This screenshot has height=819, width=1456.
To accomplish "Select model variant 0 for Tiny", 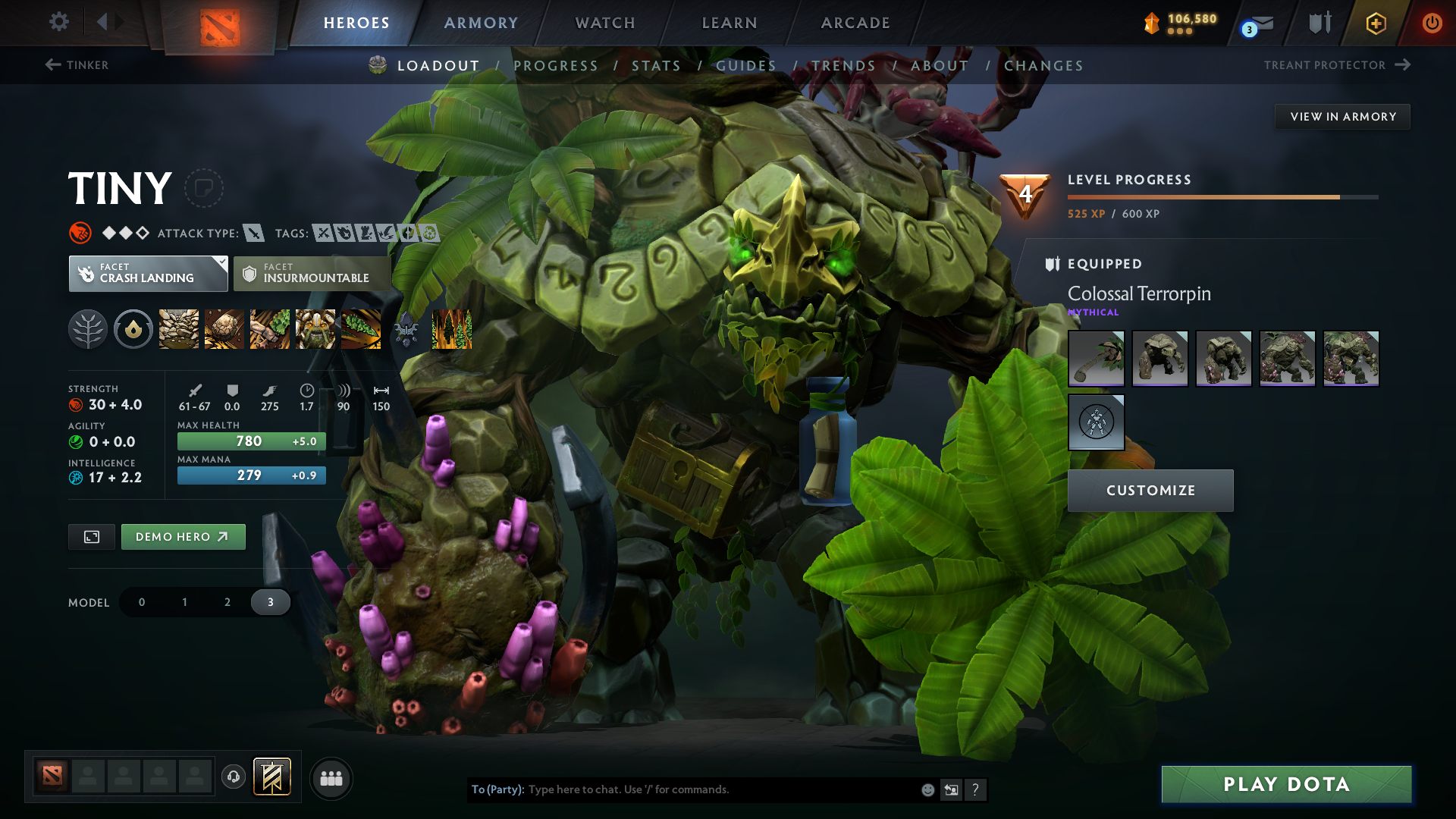I will click(141, 601).
